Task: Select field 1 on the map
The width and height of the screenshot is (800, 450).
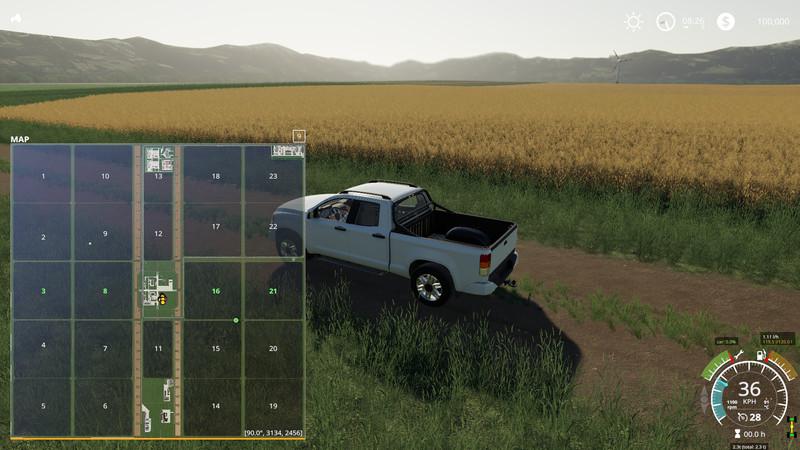Action: pos(43,176)
